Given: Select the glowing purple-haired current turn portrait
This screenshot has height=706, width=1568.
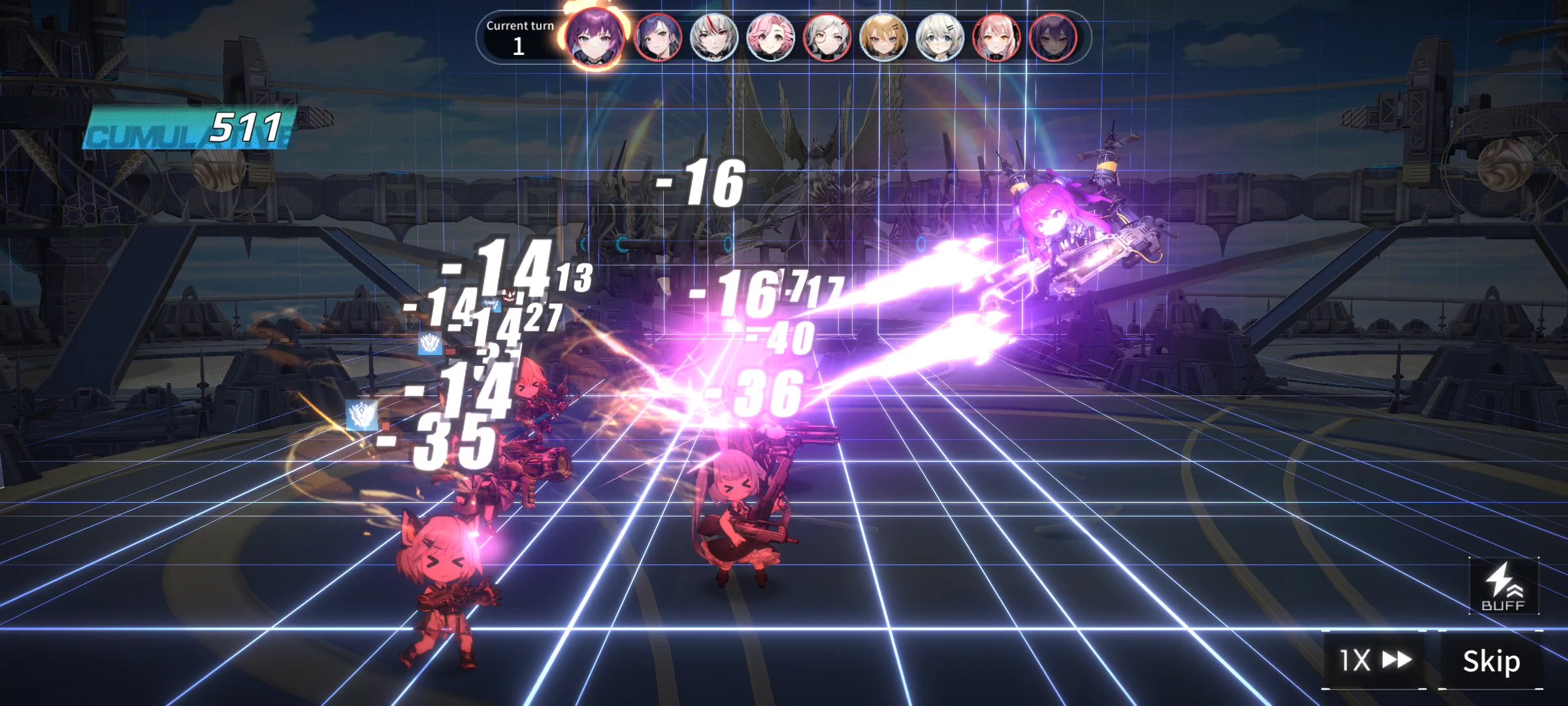Looking at the screenshot, I should click(595, 37).
